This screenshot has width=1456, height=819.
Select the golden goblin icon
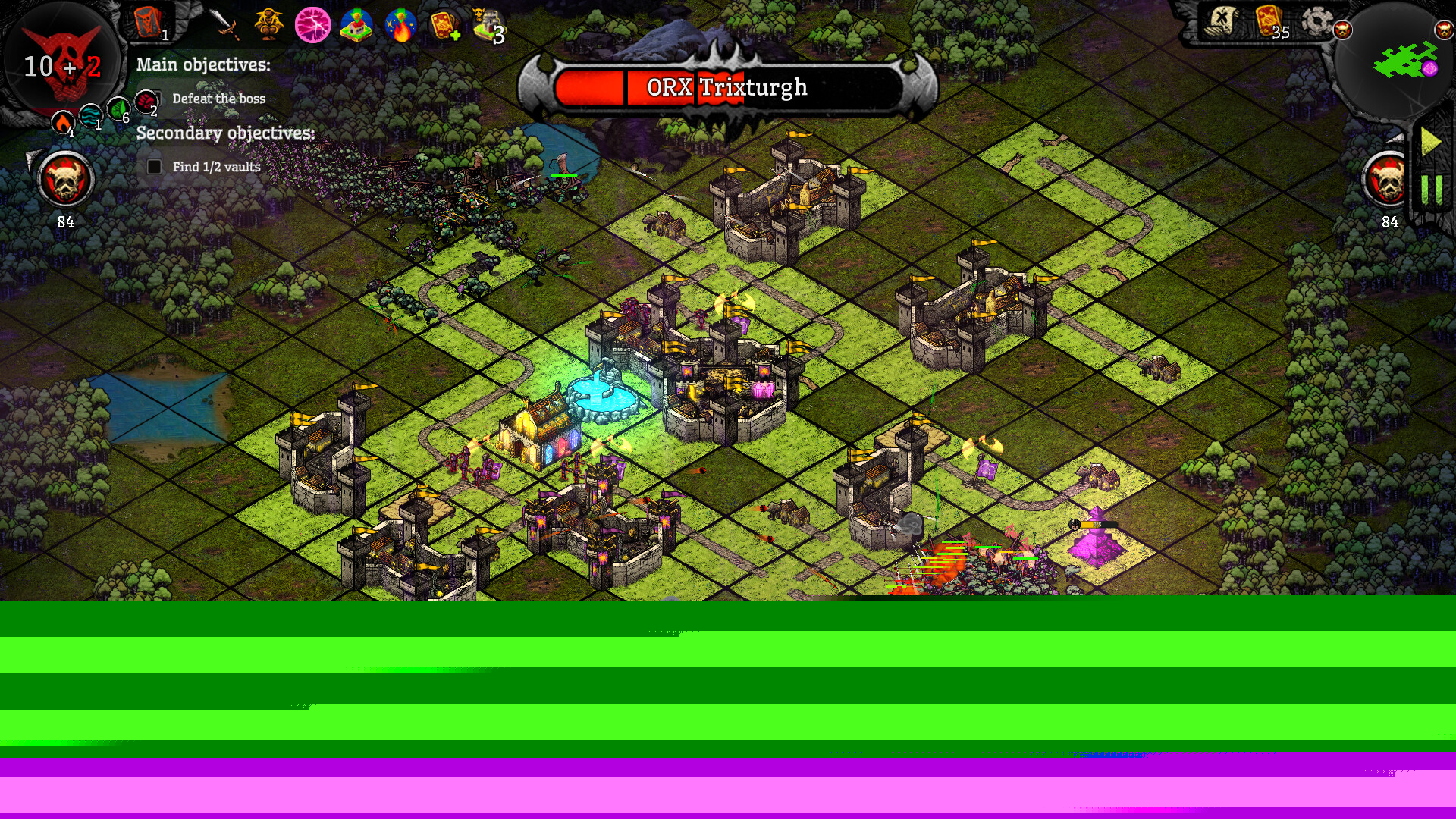click(x=268, y=24)
